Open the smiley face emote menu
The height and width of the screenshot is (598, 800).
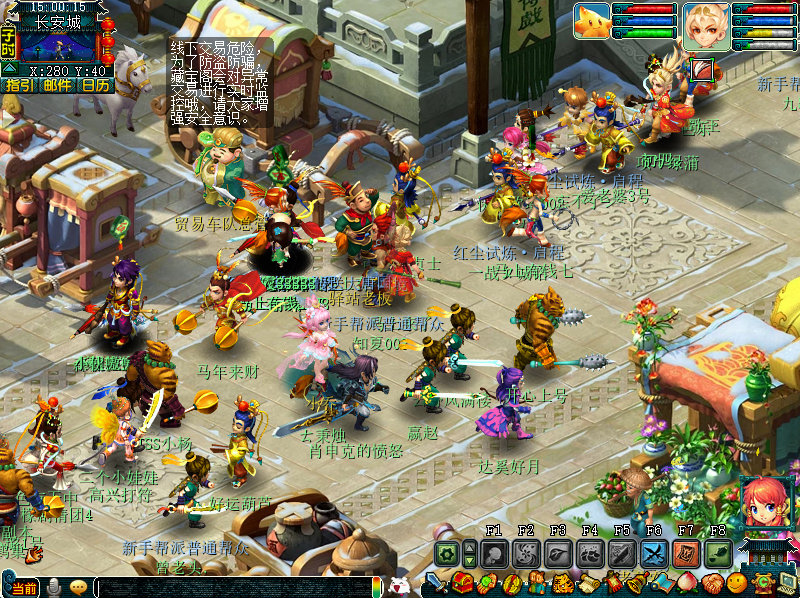737,582
